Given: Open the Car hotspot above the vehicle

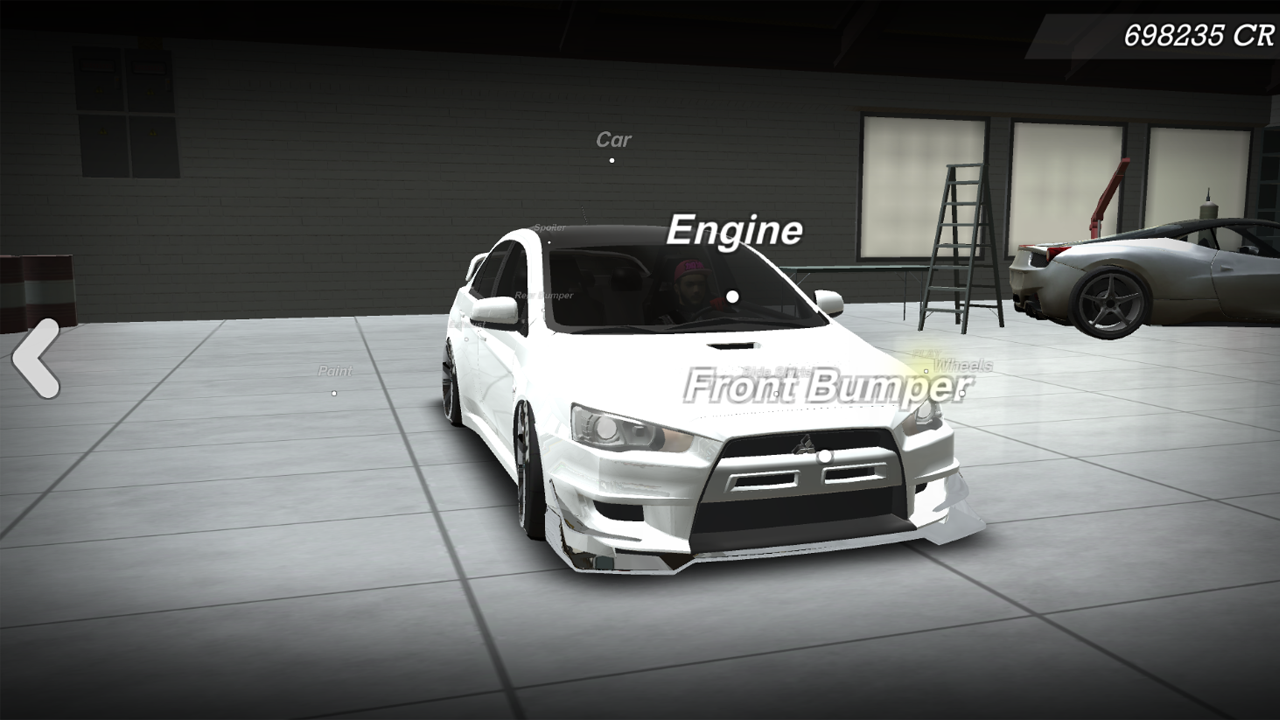Looking at the screenshot, I should pyautogui.click(x=612, y=163).
